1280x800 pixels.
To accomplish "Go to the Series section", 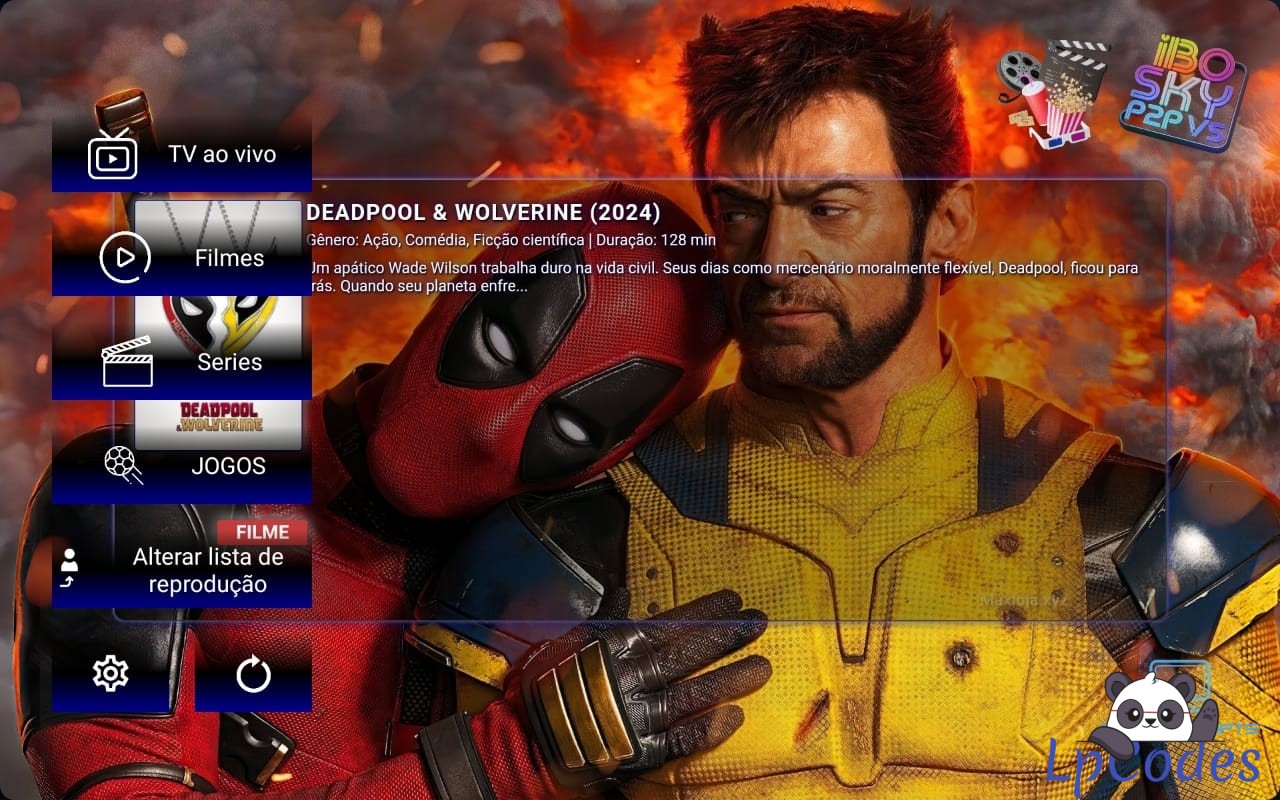I will click(182, 362).
